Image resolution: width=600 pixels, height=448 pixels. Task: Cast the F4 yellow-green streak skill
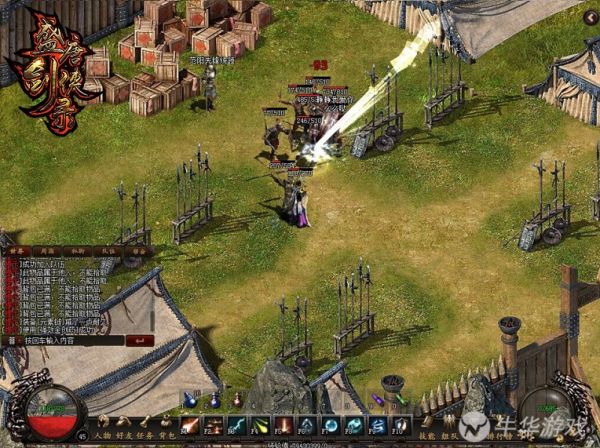click(260, 425)
